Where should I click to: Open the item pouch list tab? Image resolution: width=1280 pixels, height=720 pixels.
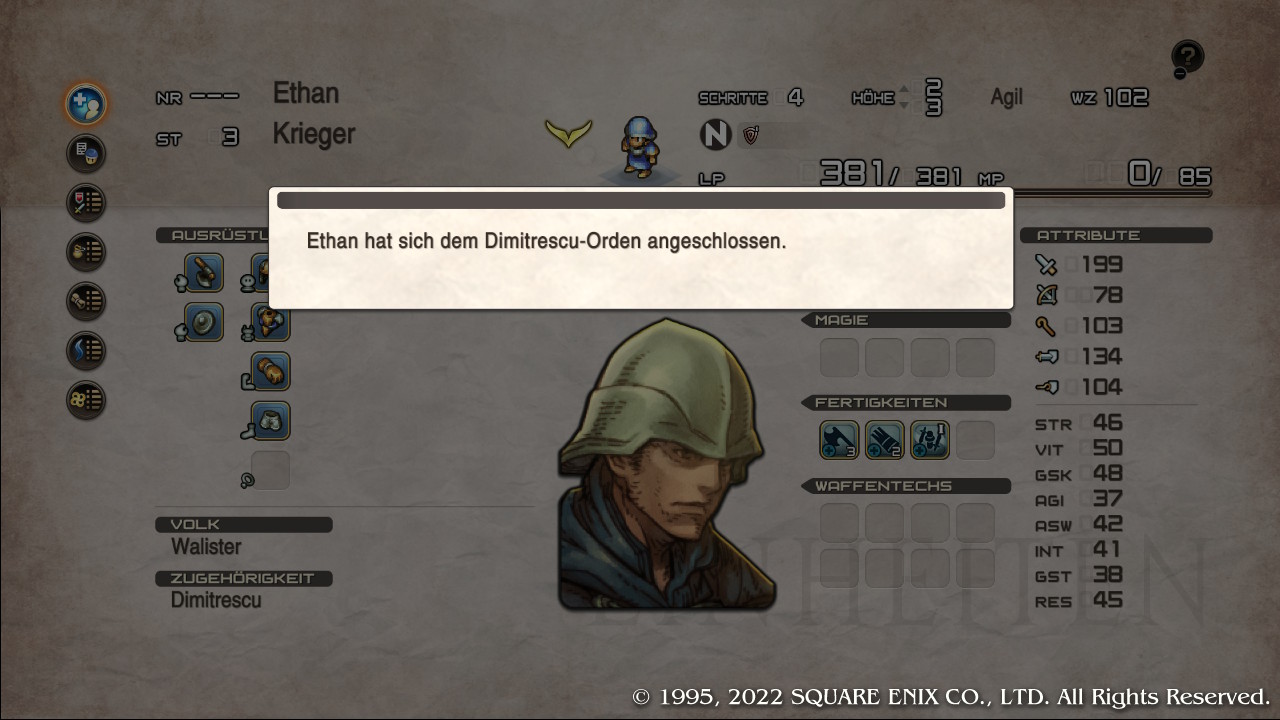(x=86, y=251)
